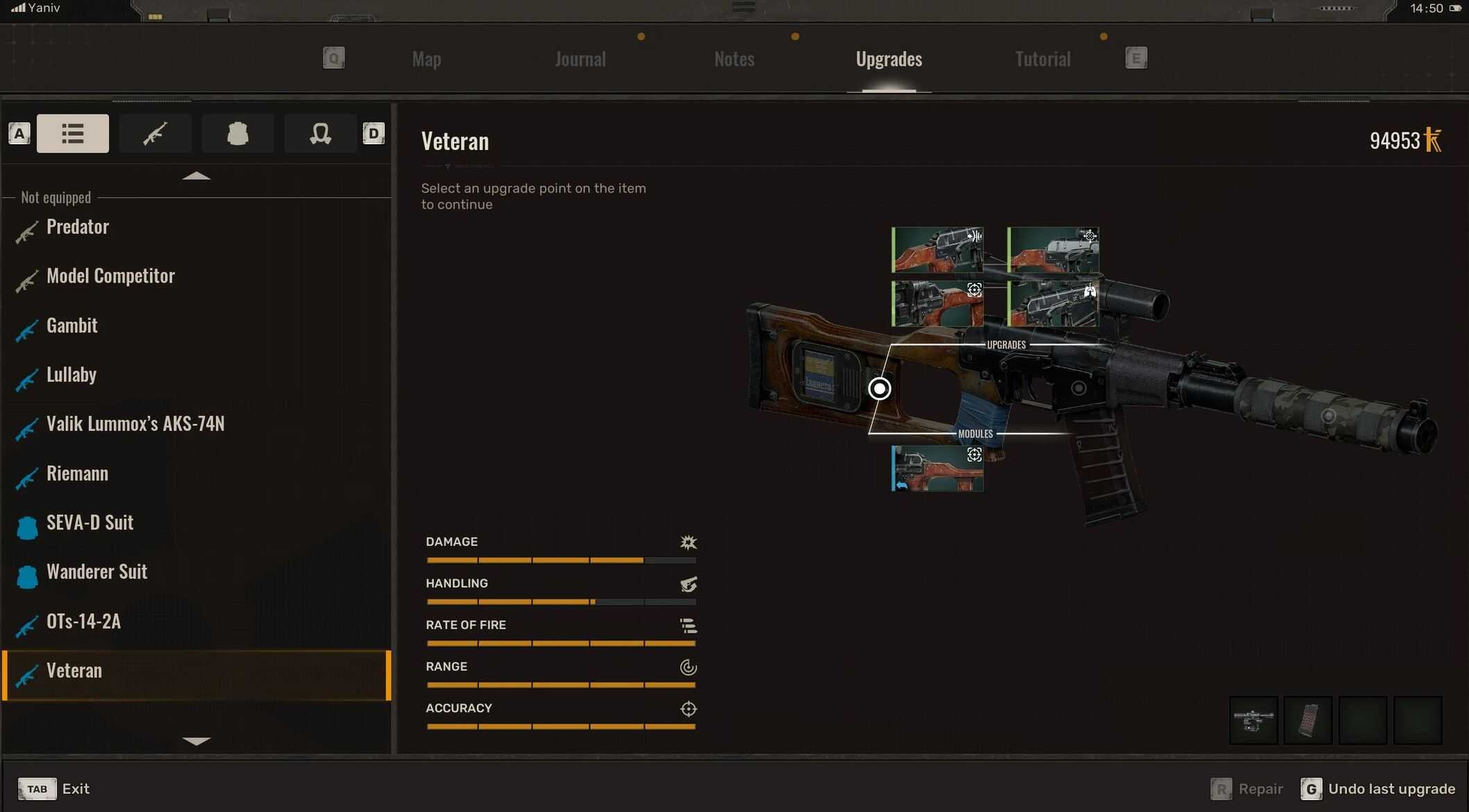Choose Model Competitor from the list
1469x812 pixels.
coord(110,276)
